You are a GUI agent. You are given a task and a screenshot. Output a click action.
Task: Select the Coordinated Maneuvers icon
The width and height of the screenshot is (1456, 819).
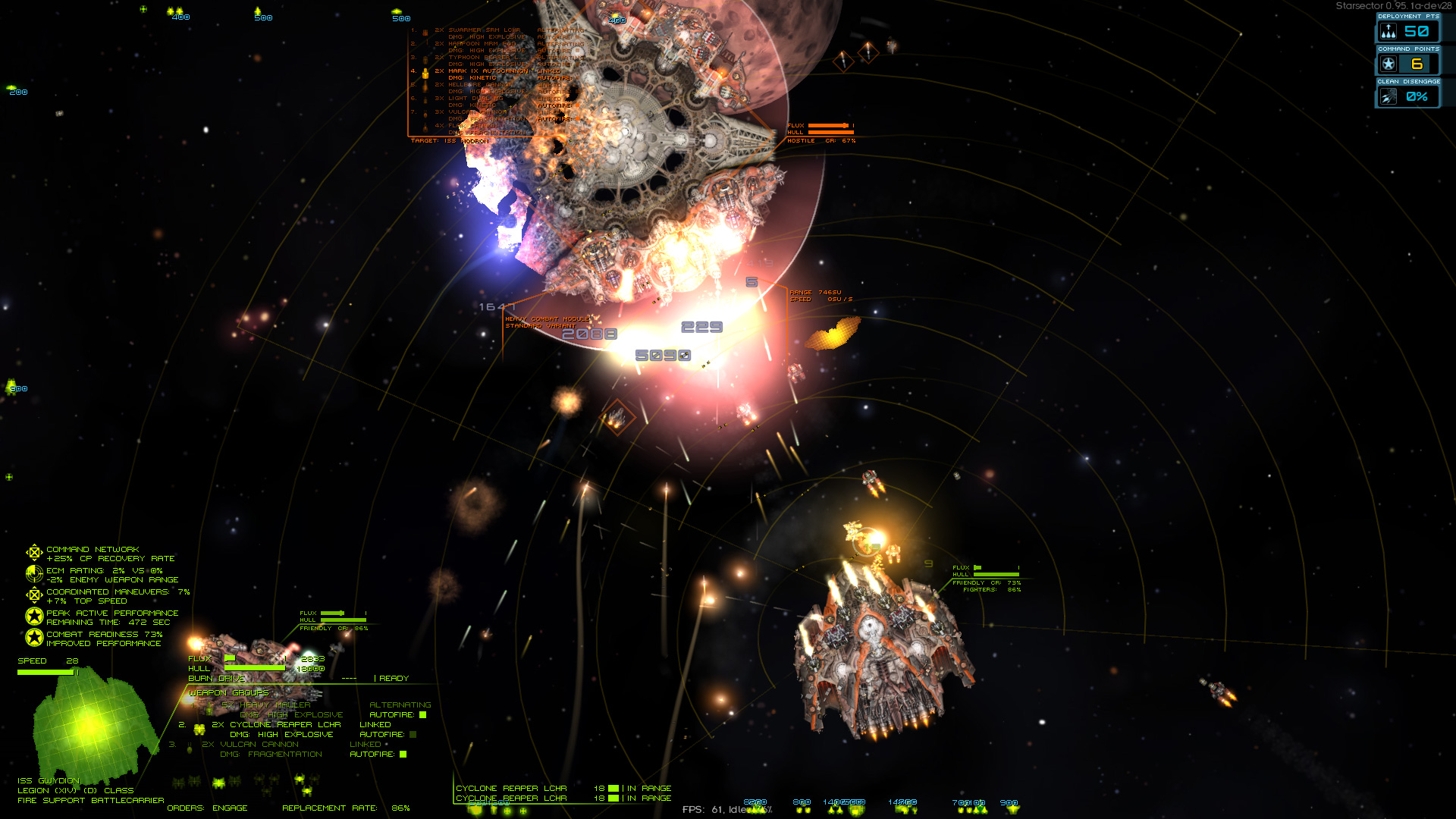pyautogui.click(x=34, y=595)
